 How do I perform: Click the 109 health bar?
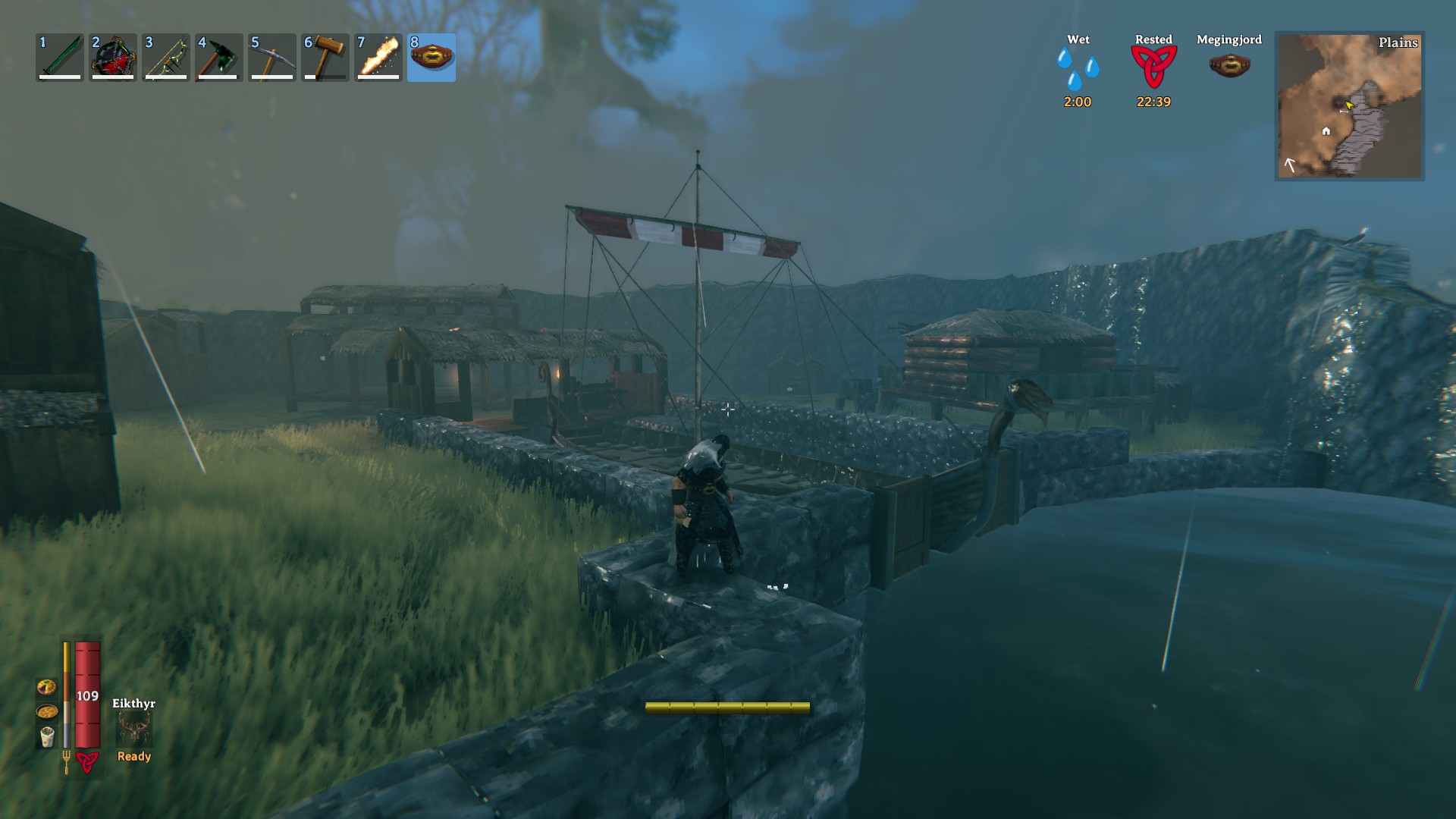[x=87, y=694]
